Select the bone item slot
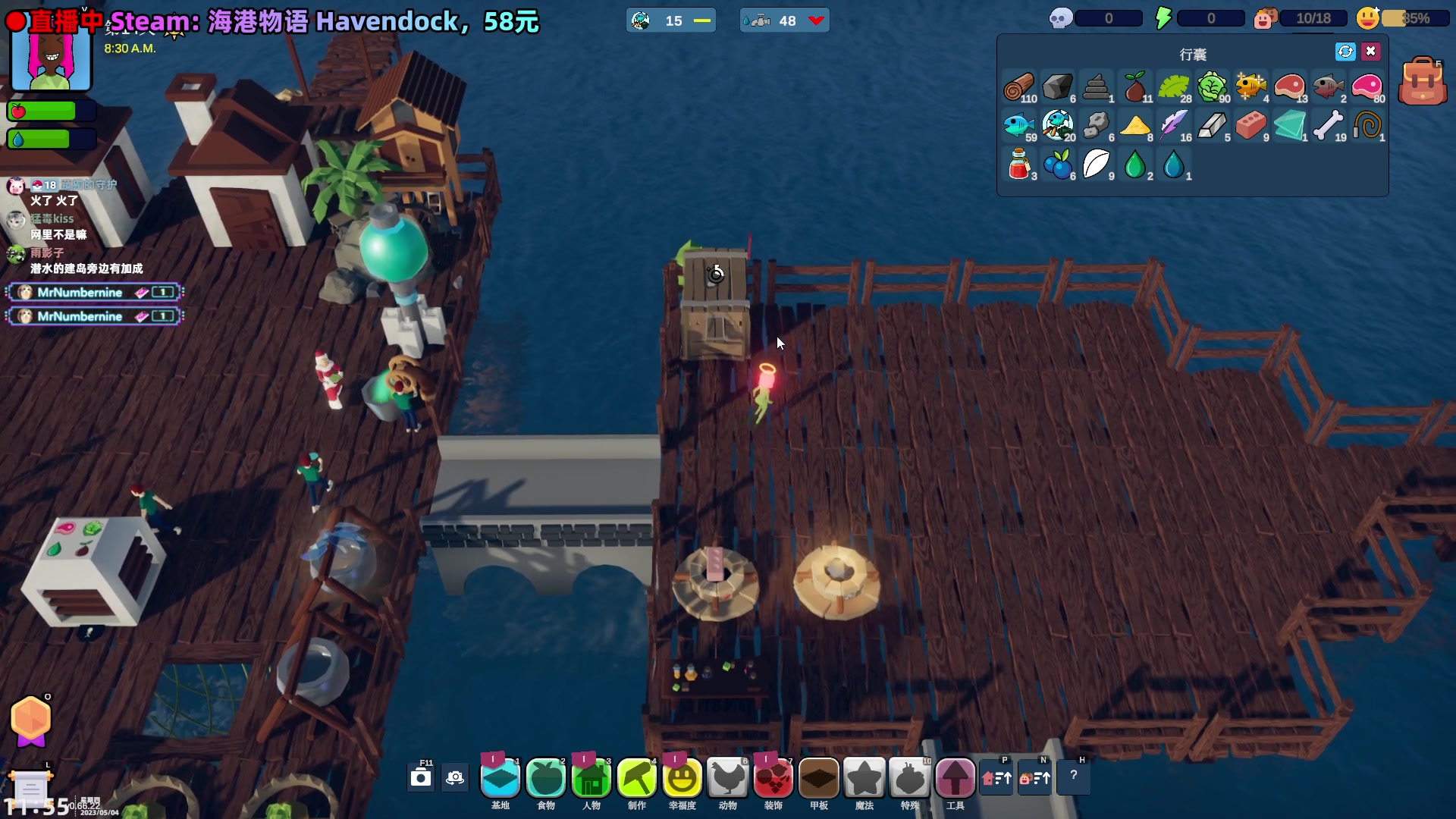Viewport: 1456px width, 819px height. (1328, 126)
